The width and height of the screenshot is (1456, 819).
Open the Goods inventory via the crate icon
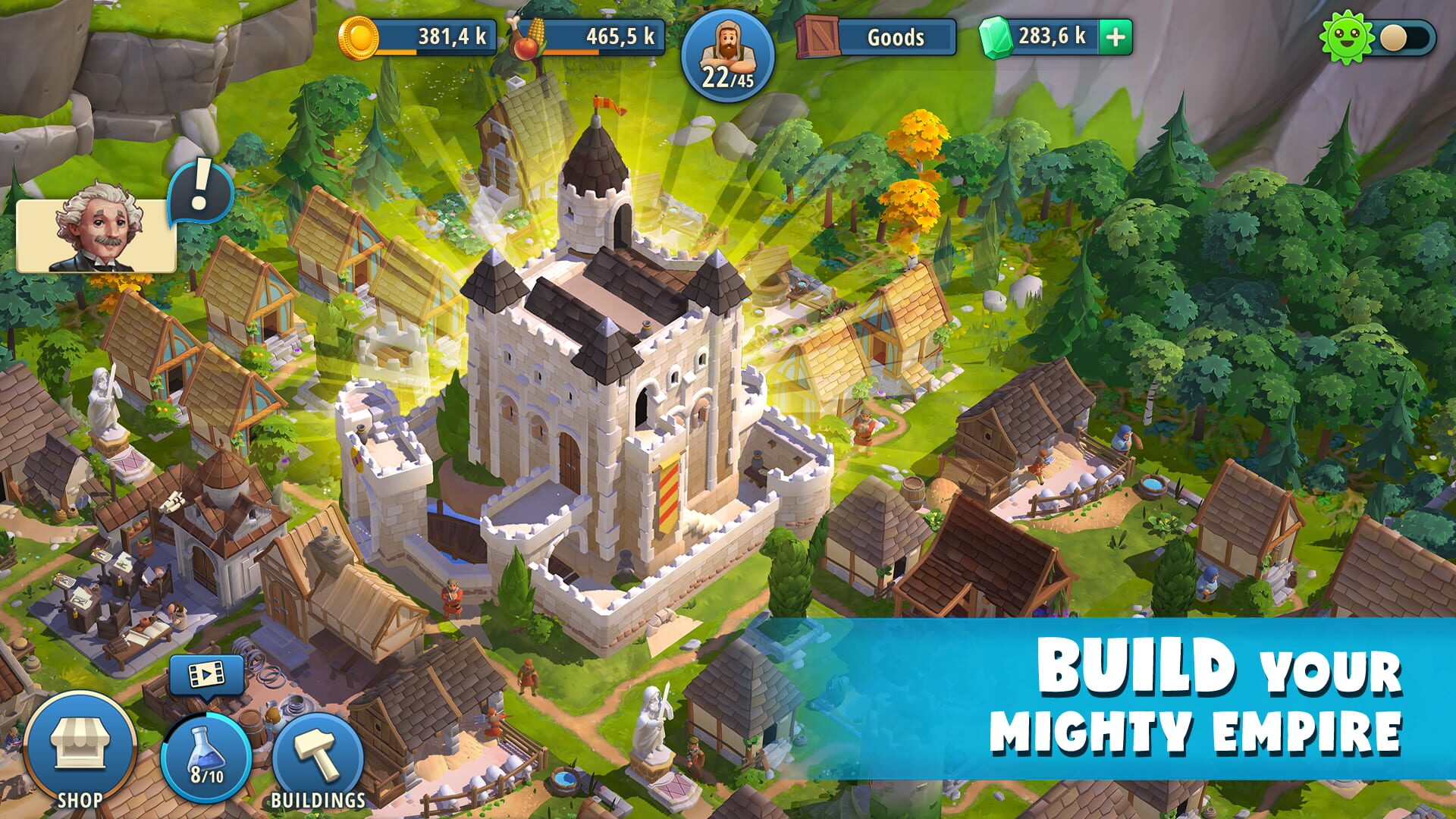coord(818,34)
